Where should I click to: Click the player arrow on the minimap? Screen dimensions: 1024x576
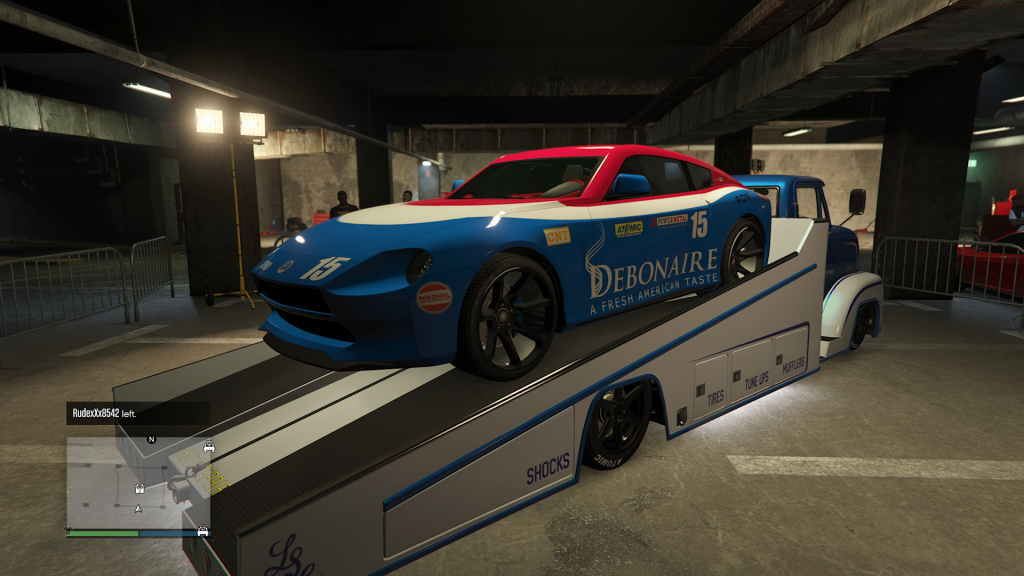pyautogui.click(x=138, y=508)
